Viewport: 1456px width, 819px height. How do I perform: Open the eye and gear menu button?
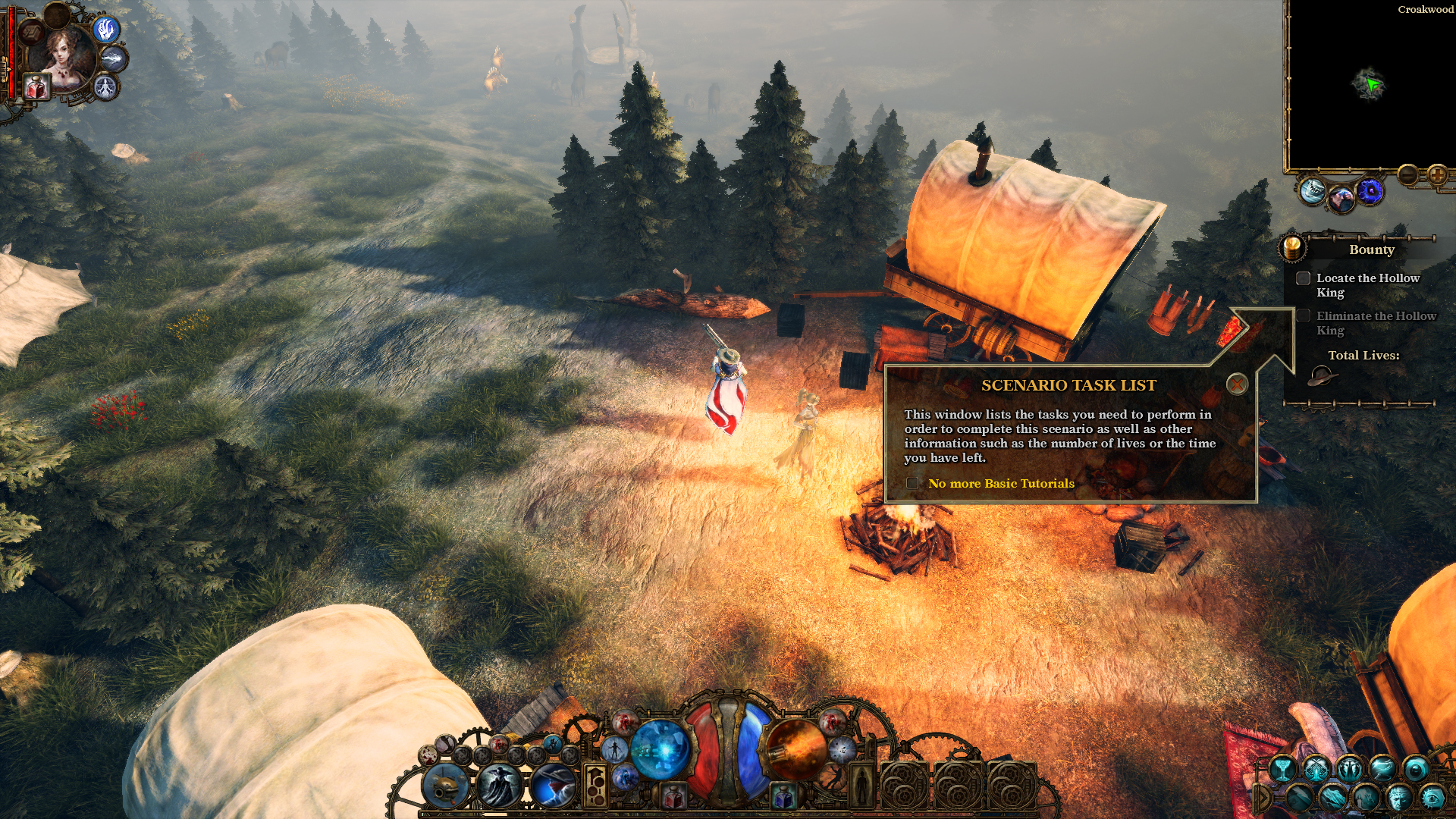coord(1432,798)
